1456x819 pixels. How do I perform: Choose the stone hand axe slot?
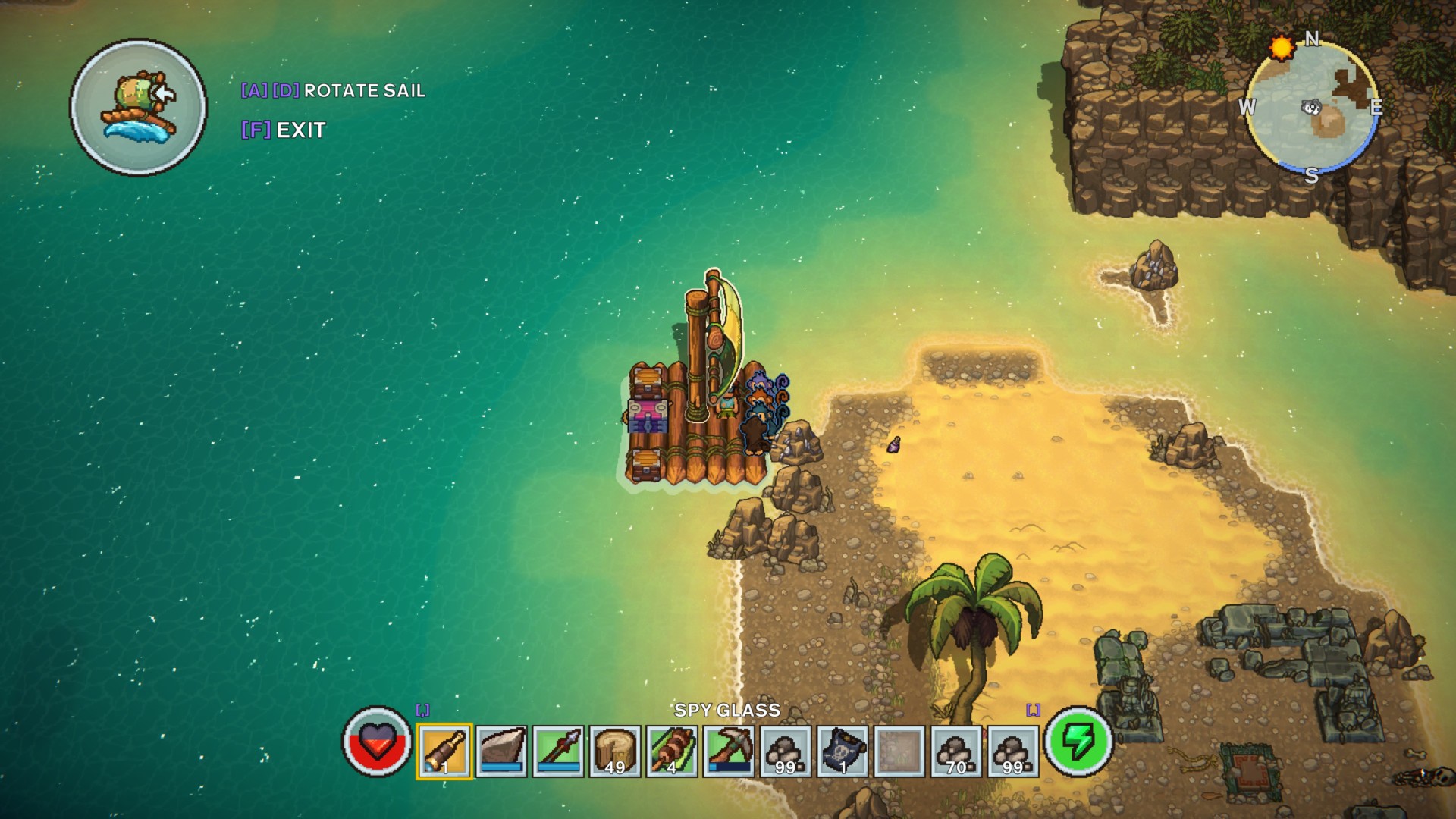click(501, 751)
